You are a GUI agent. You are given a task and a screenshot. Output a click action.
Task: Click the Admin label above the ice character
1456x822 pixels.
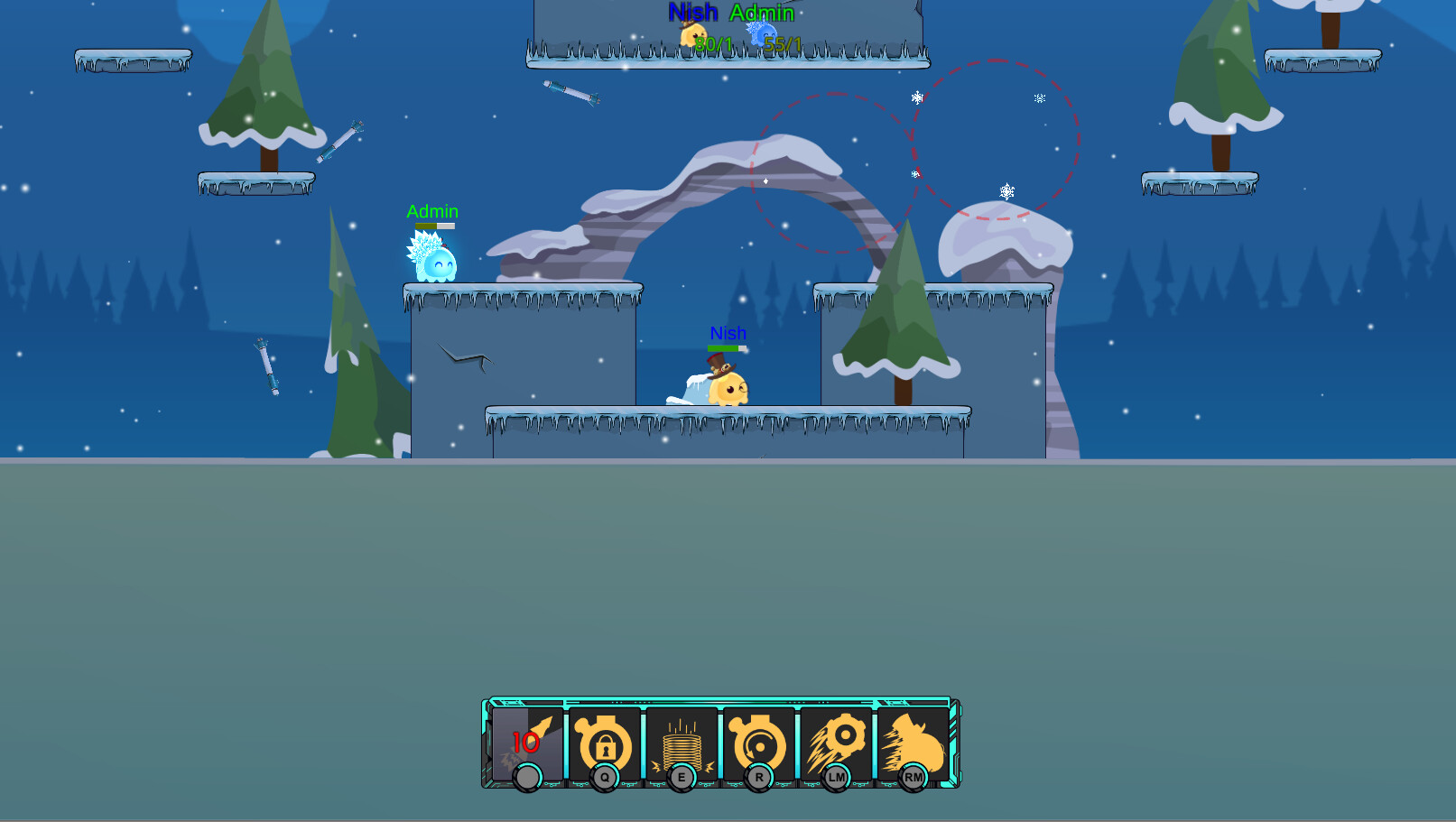(431, 211)
